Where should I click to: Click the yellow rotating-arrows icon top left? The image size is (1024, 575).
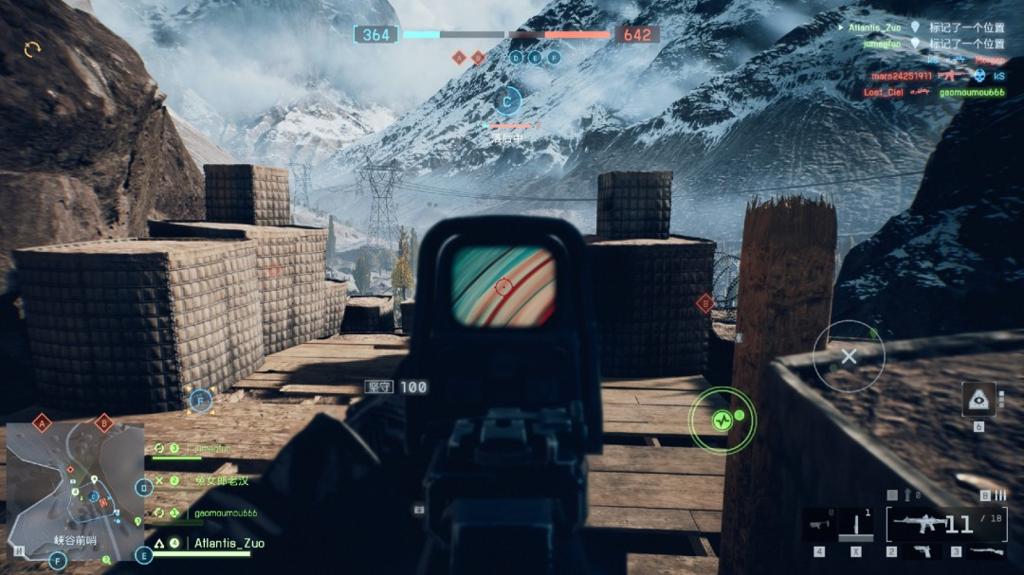pyautogui.click(x=33, y=48)
